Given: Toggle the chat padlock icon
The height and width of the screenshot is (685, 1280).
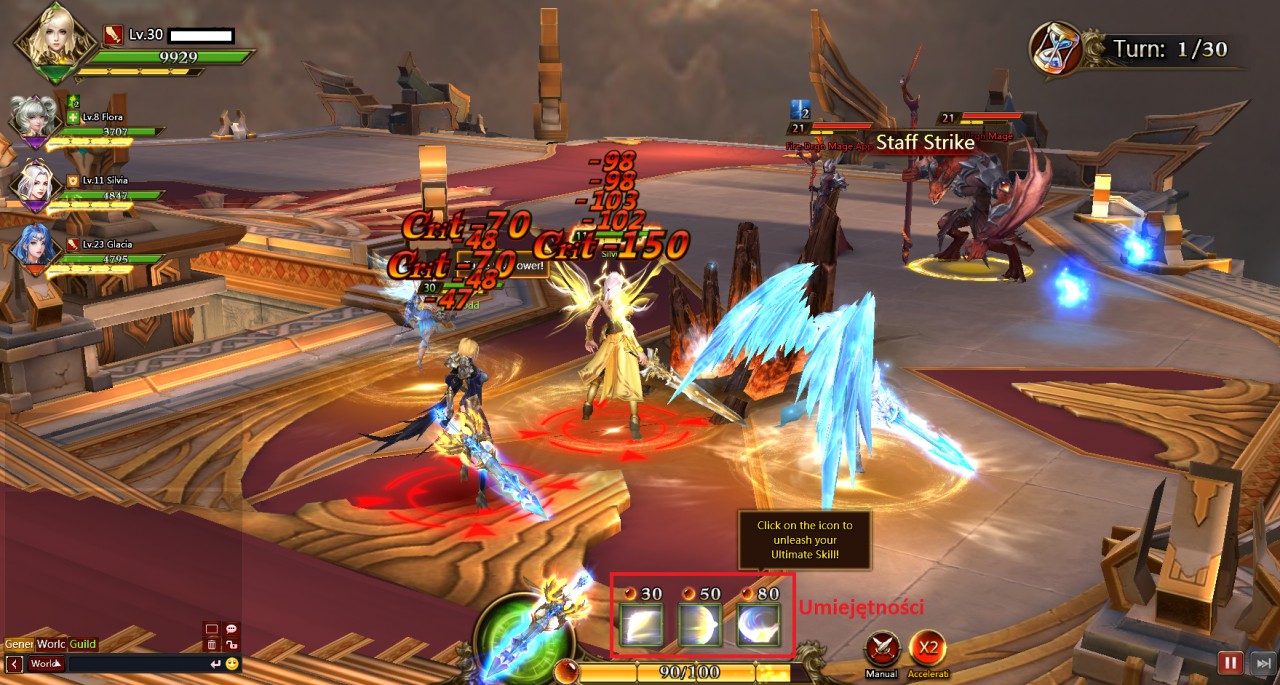Looking at the screenshot, I should (231, 645).
